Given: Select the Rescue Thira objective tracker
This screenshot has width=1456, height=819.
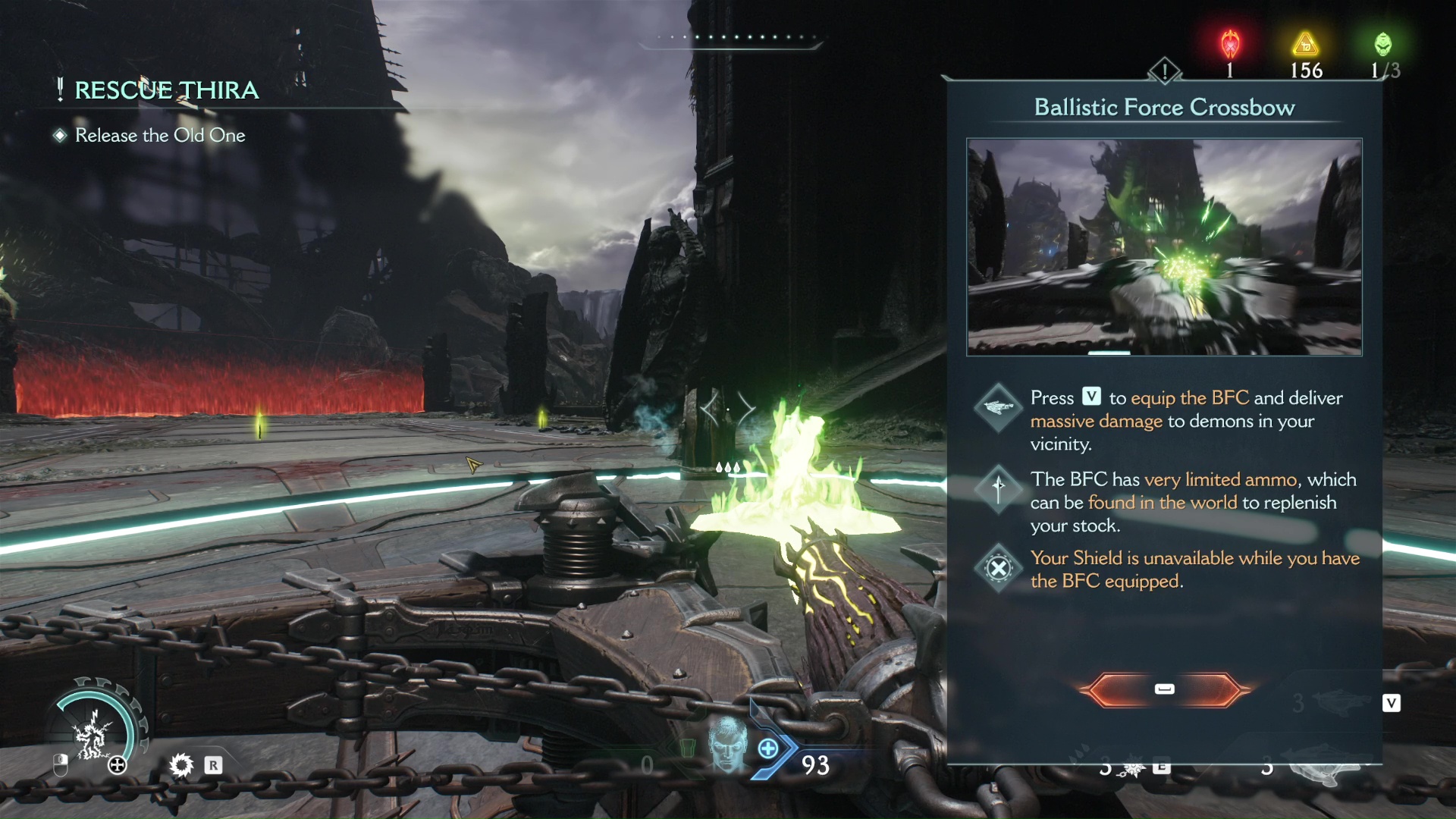Looking at the screenshot, I should click(x=167, y=90).
